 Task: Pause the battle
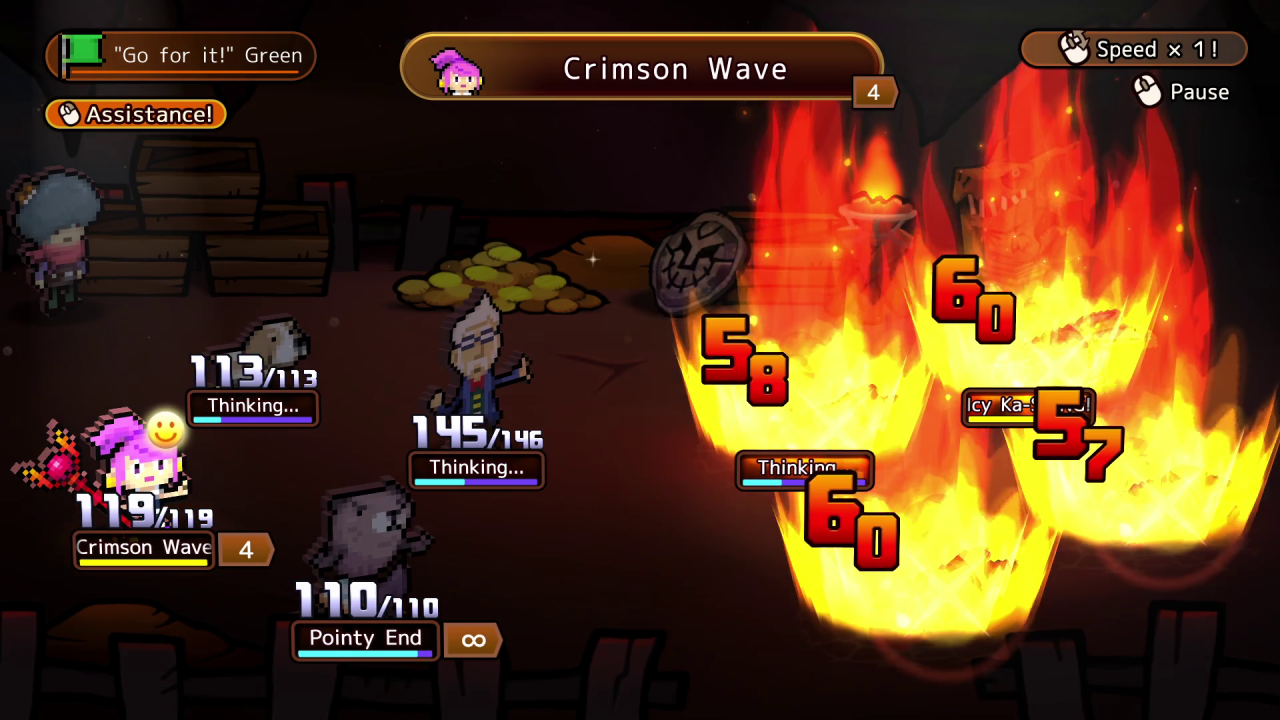tap(1181, 92)
